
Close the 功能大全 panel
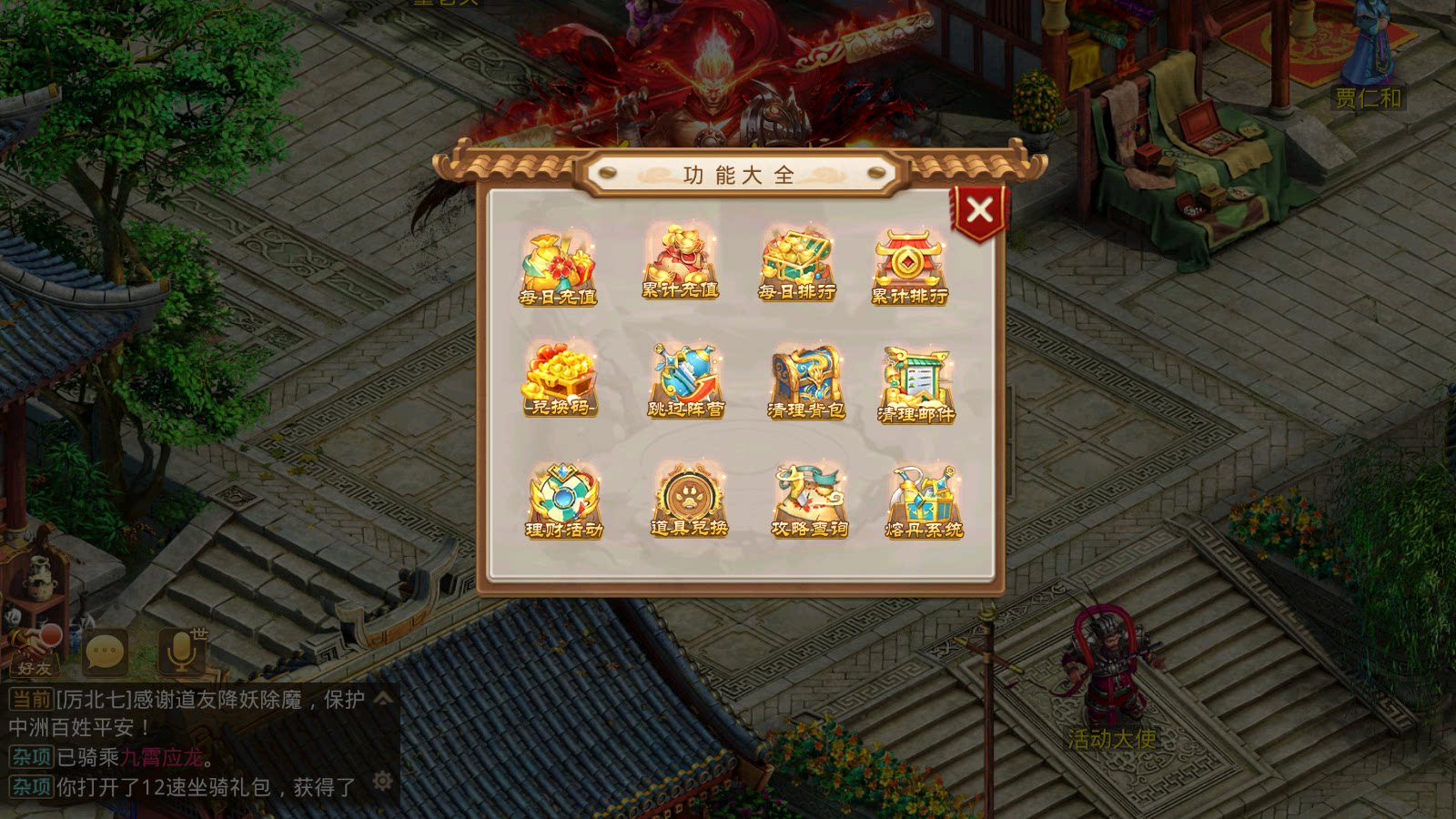[x=982, y=209]
